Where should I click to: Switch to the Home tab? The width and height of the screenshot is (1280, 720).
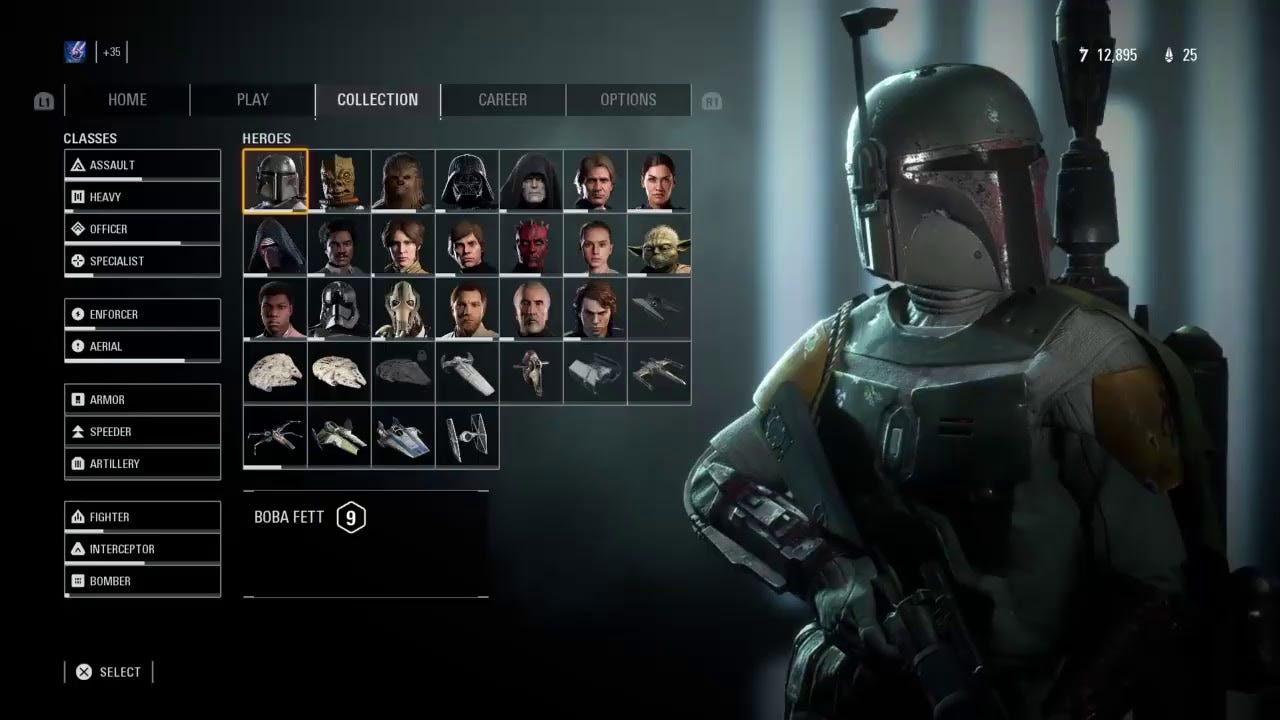click(127, 100)
